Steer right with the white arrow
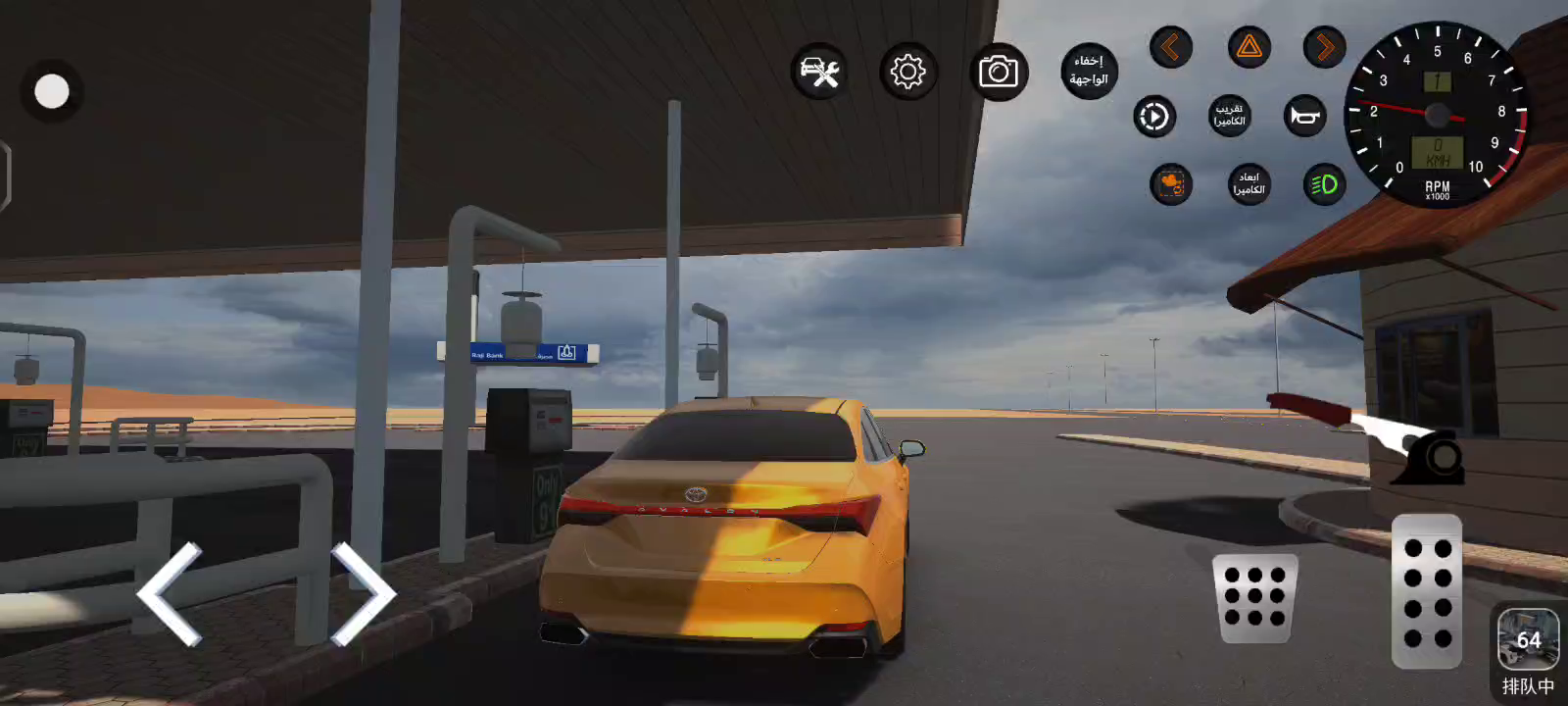The height and width of the screenshot is (706, 1568). (362, 594)
